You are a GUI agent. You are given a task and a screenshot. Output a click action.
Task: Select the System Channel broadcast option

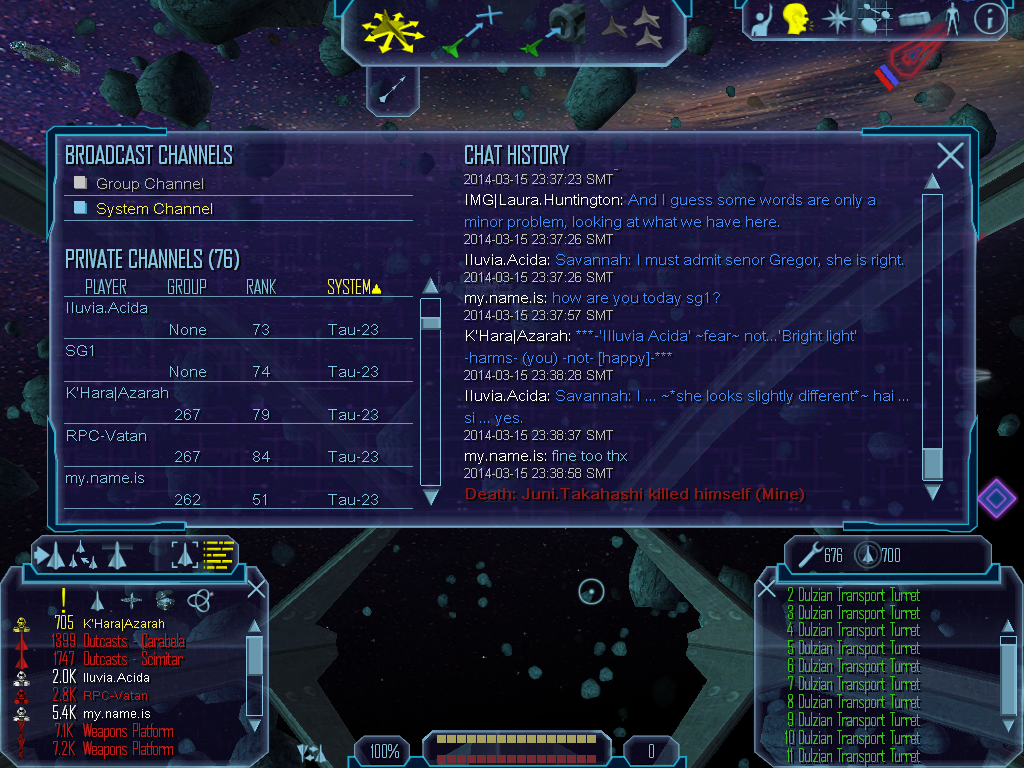[x=153, y=209]
